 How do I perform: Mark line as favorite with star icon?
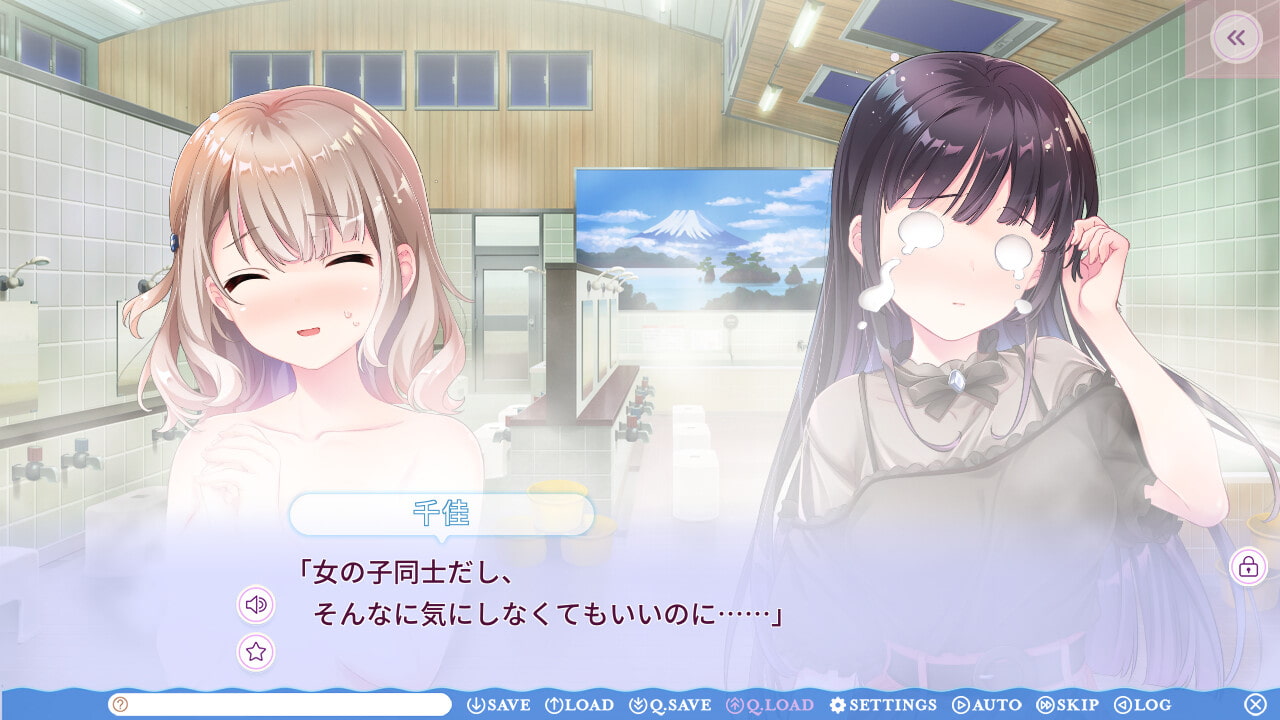256,652
